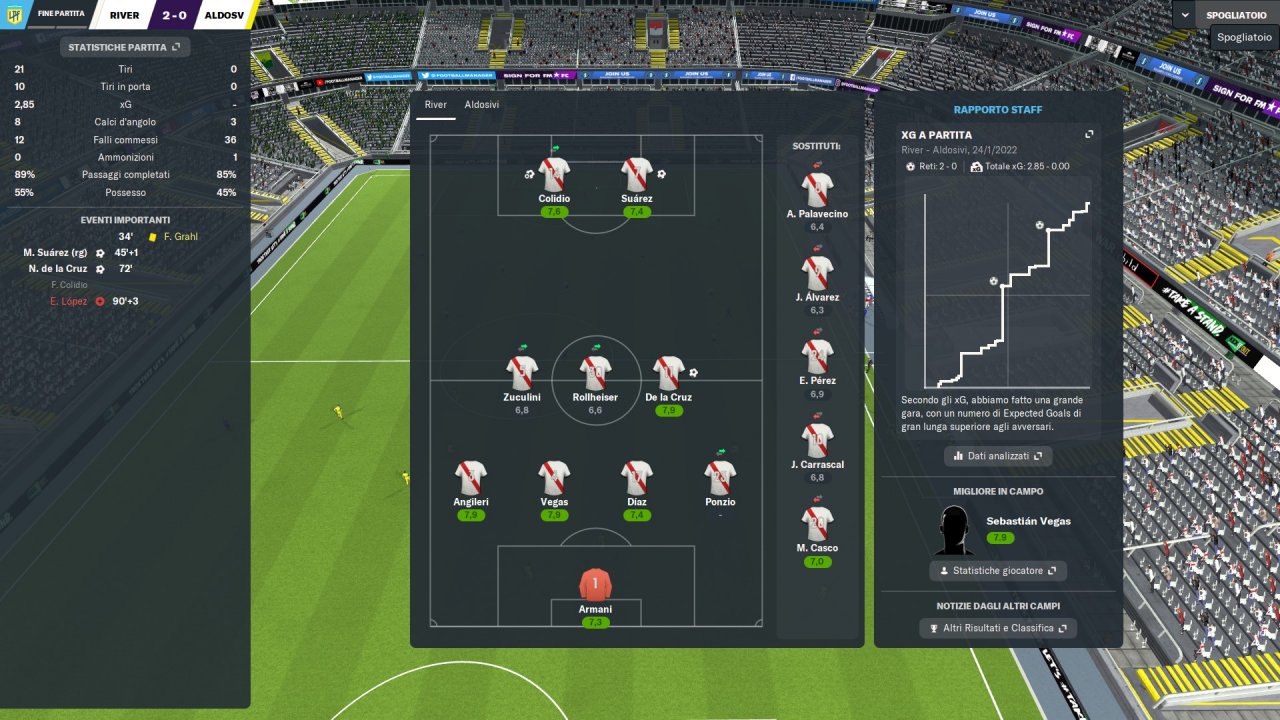Open Altri Risultati e Classifica

997,628
